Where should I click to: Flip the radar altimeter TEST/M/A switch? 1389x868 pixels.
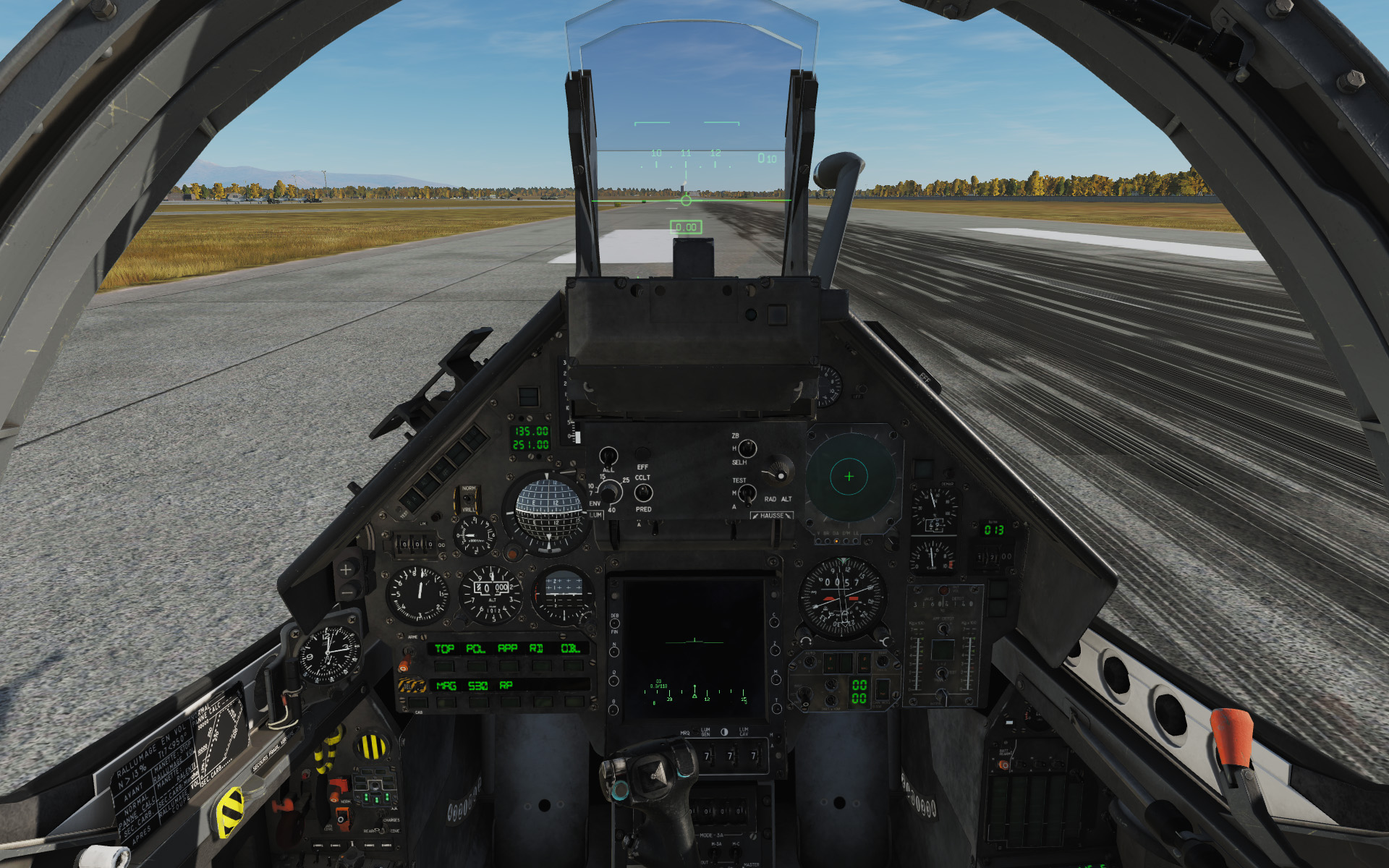(x=747, y=494)
